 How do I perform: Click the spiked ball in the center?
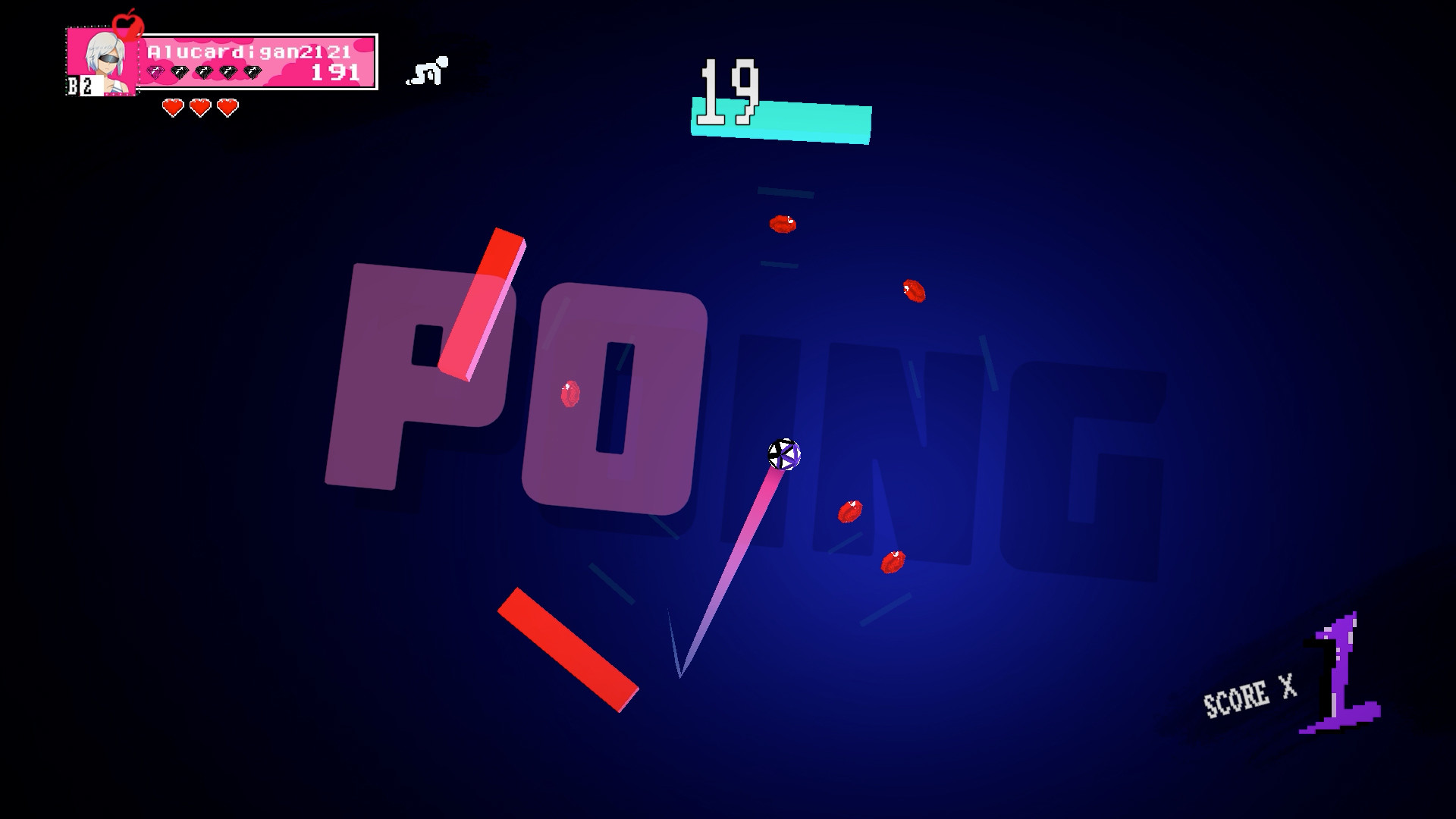pos(783,455)
